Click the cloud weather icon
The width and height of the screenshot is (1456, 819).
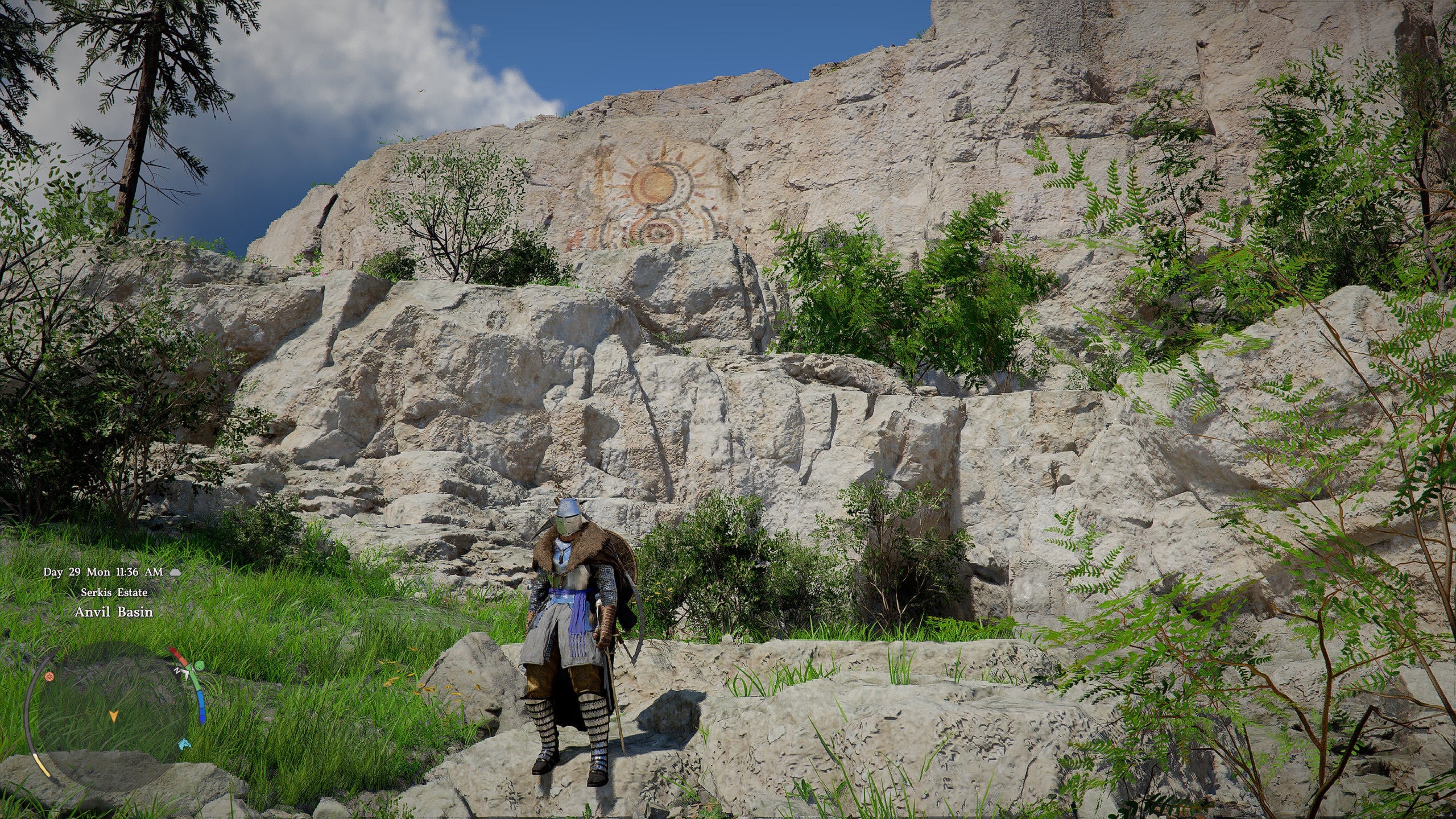[x=176, y=572]
